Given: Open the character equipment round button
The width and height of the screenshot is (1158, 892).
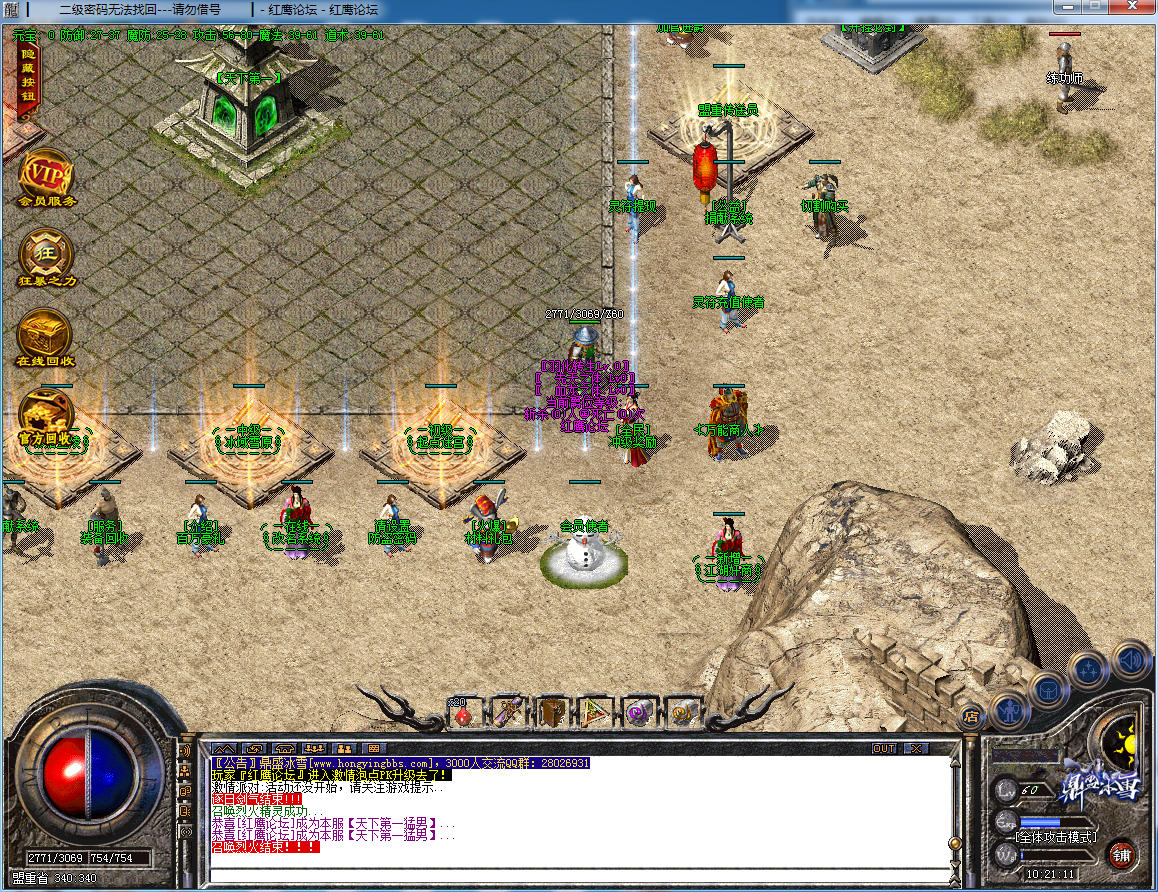Looking at the screenshot, I should (1010, 711).
